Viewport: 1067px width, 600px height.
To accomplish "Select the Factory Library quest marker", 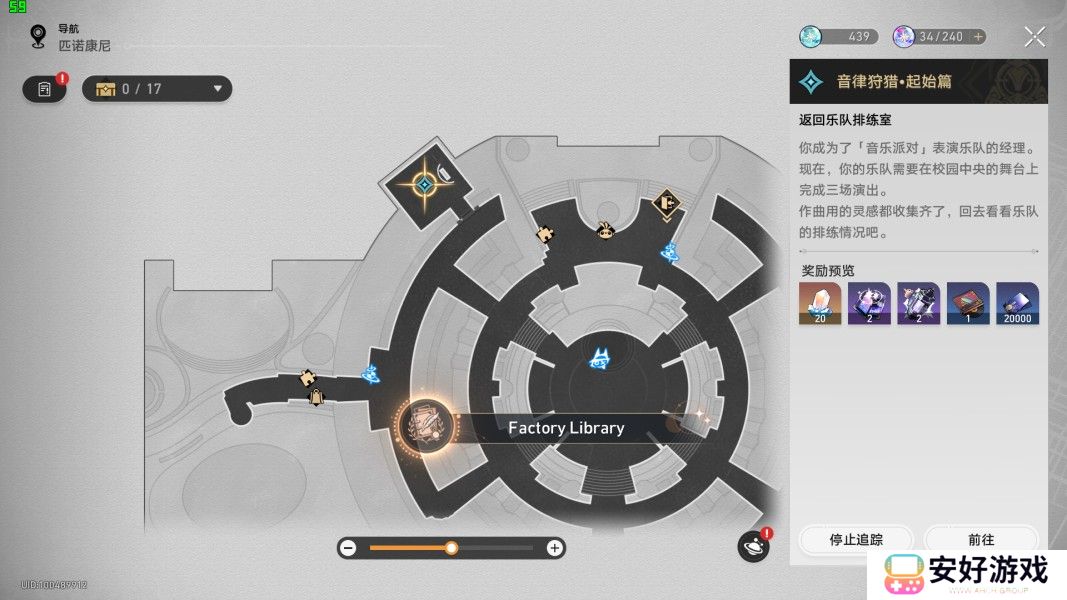I will pyautogui.click(x=426, y=427).
